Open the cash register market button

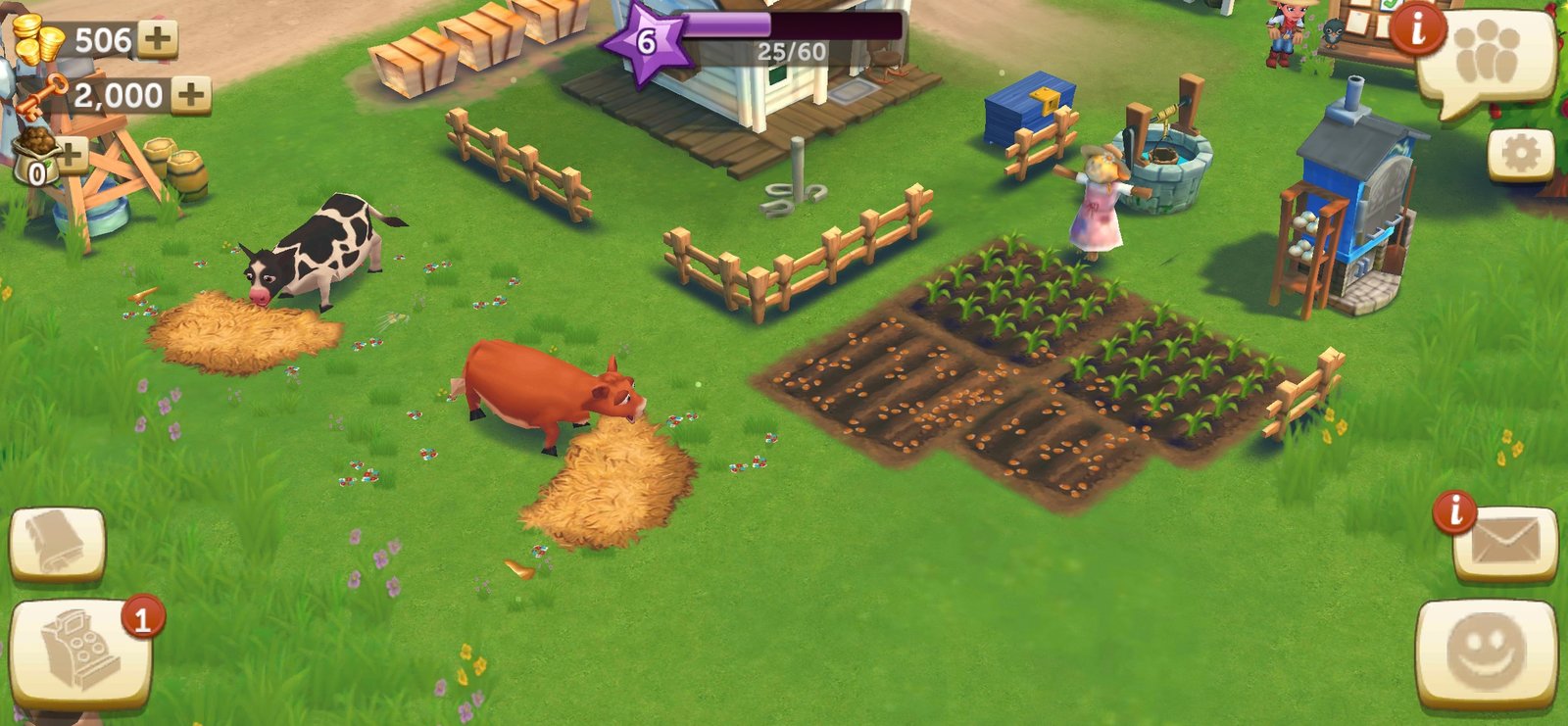80,653
